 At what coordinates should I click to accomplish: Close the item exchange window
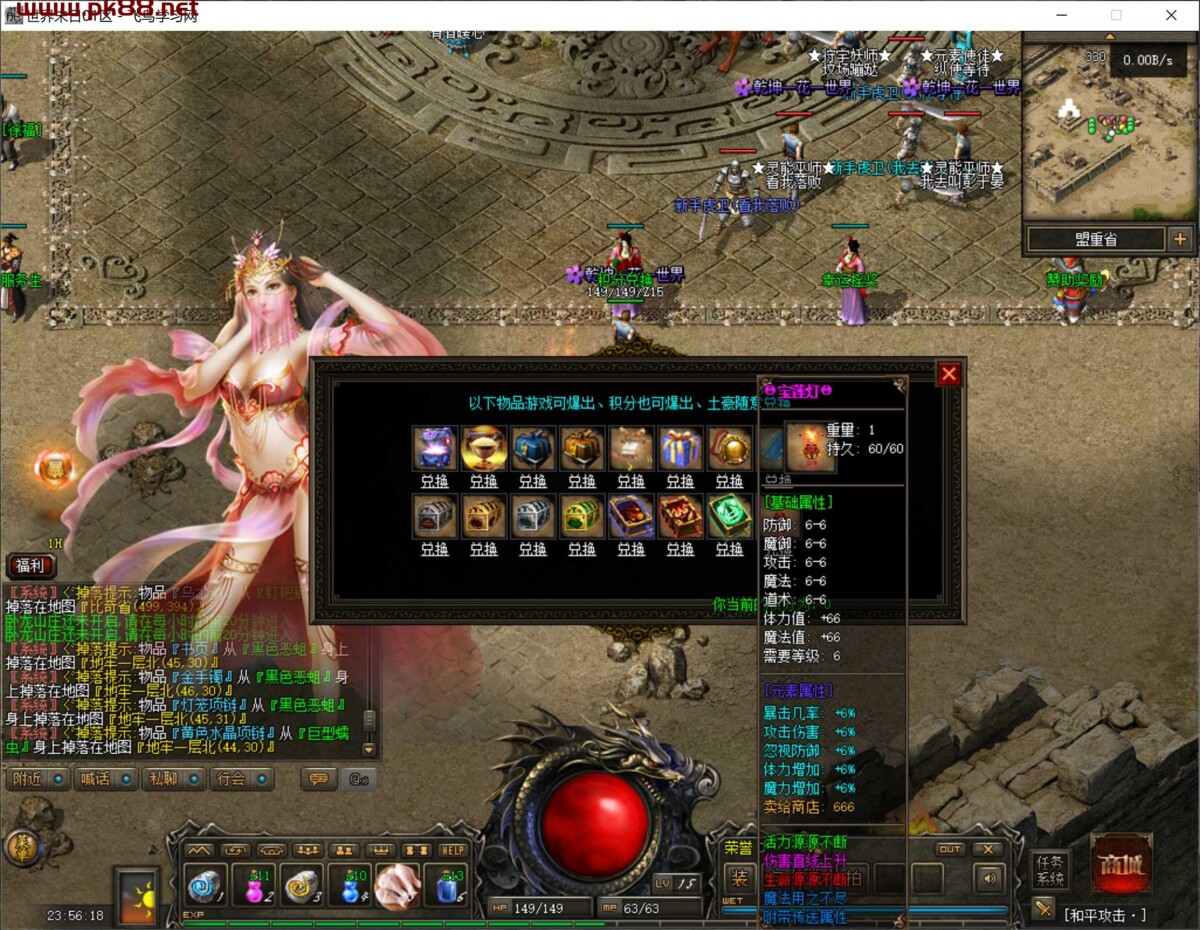pyautogui.click(x=949, y=374)
